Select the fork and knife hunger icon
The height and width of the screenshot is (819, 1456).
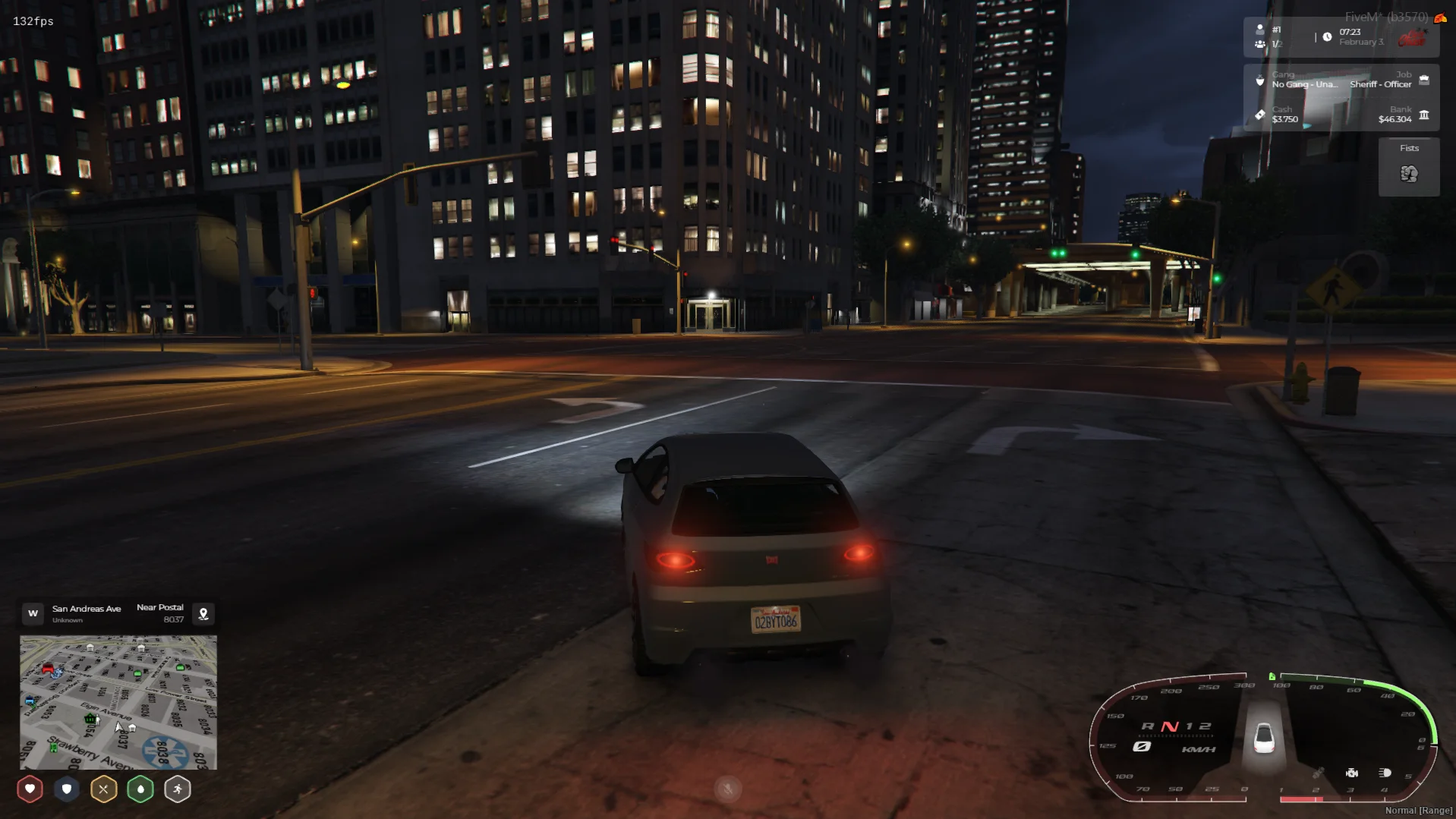tap(103, 789)
